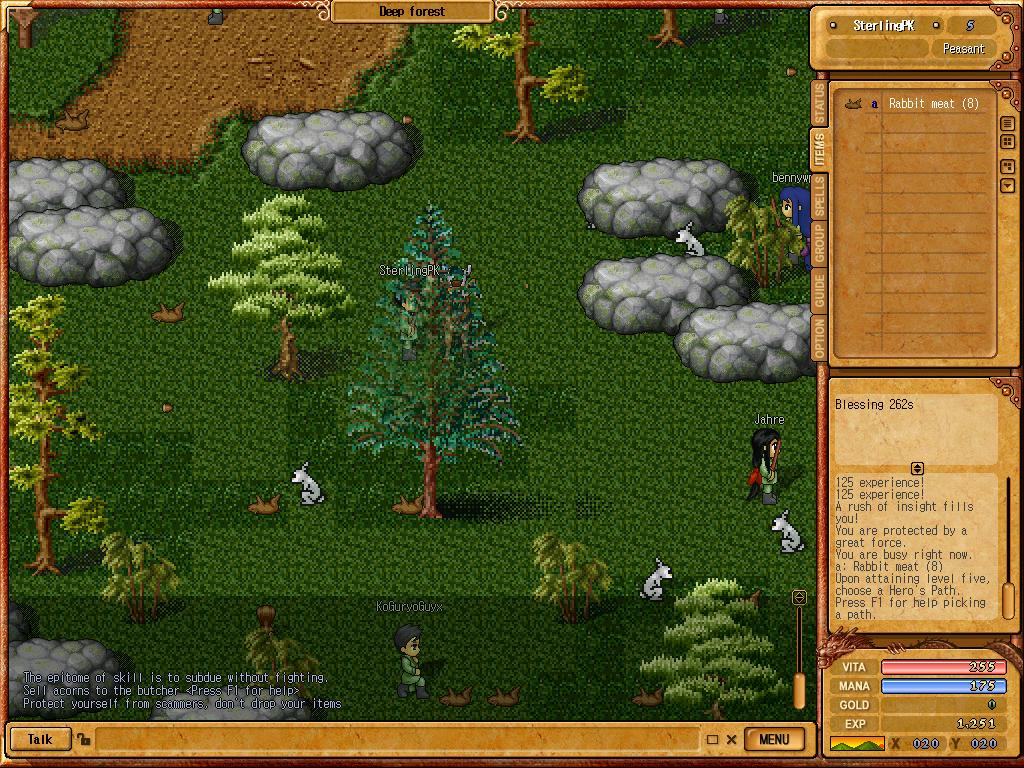Select the ITEMS tab

point(820,150)
